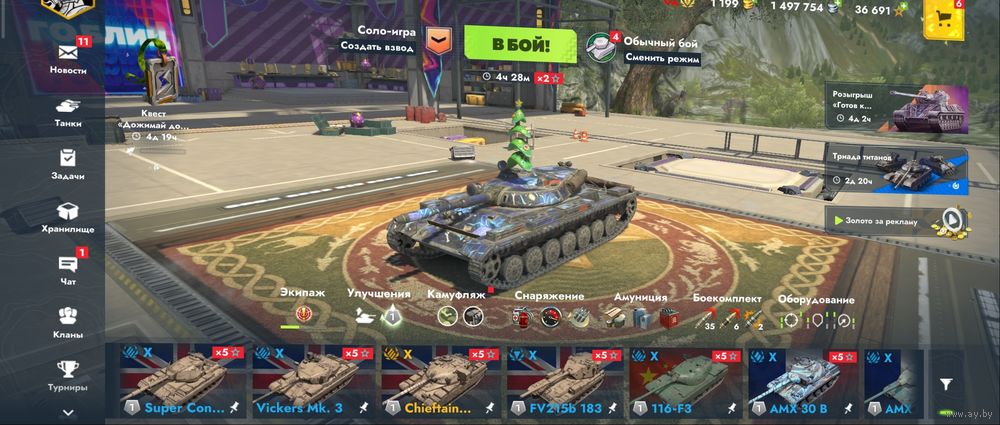Open the Чат chat menu

click(68, 268)
